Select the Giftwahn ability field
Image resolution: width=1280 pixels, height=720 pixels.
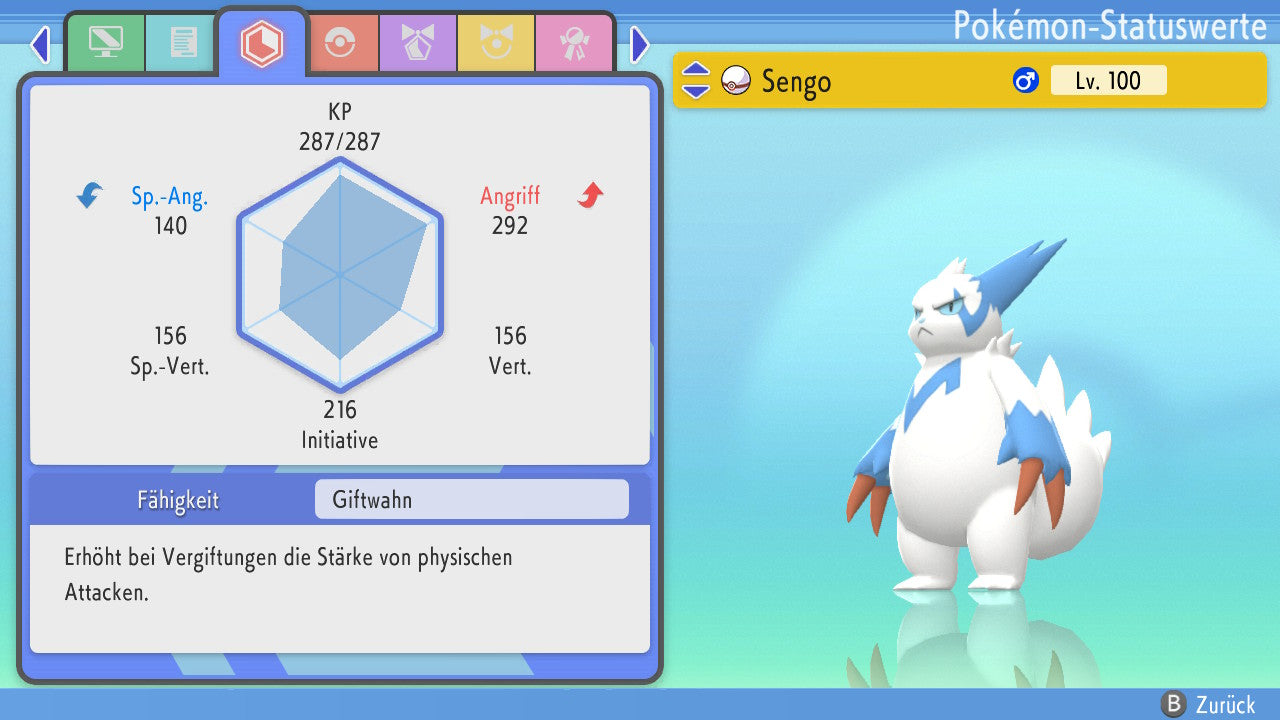click(x=471, y=499)
